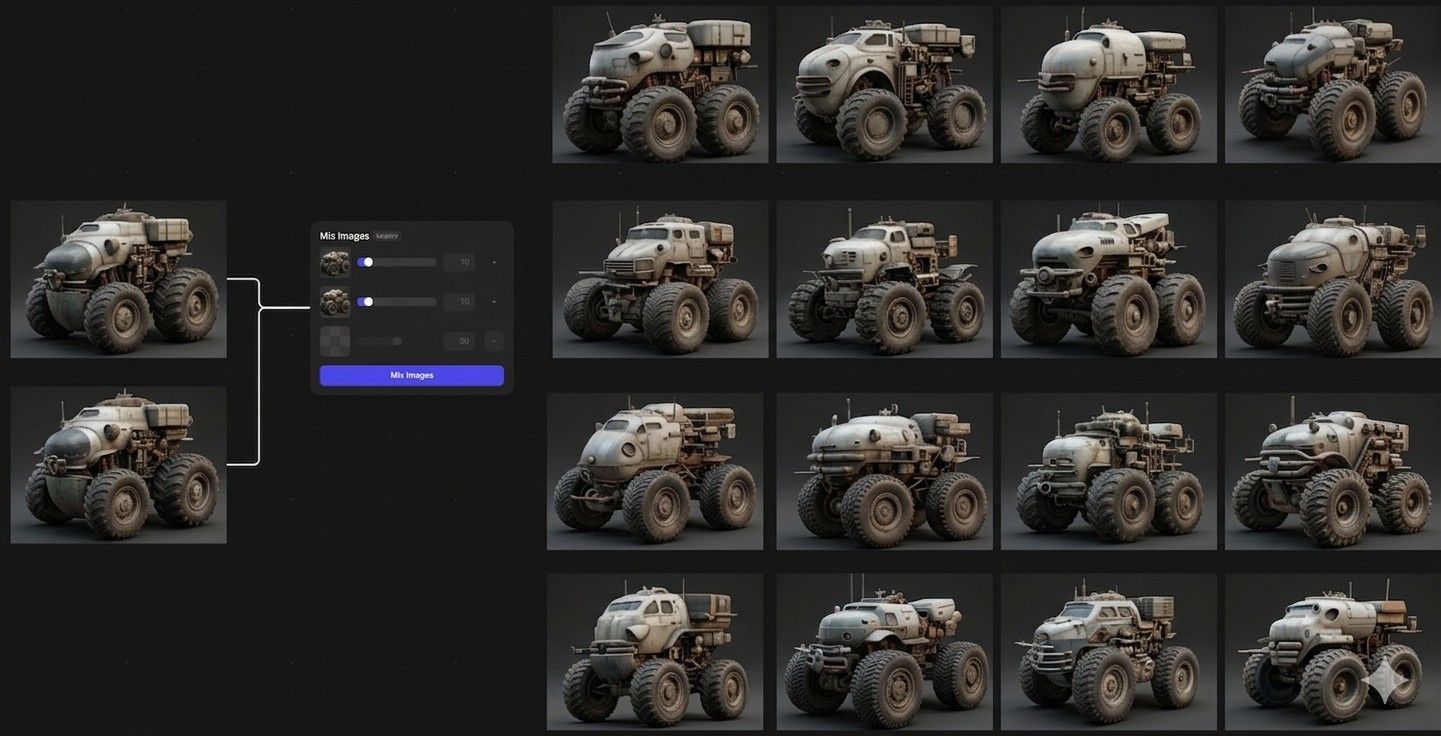Open the top-right generated truck result

[1331, 82]
